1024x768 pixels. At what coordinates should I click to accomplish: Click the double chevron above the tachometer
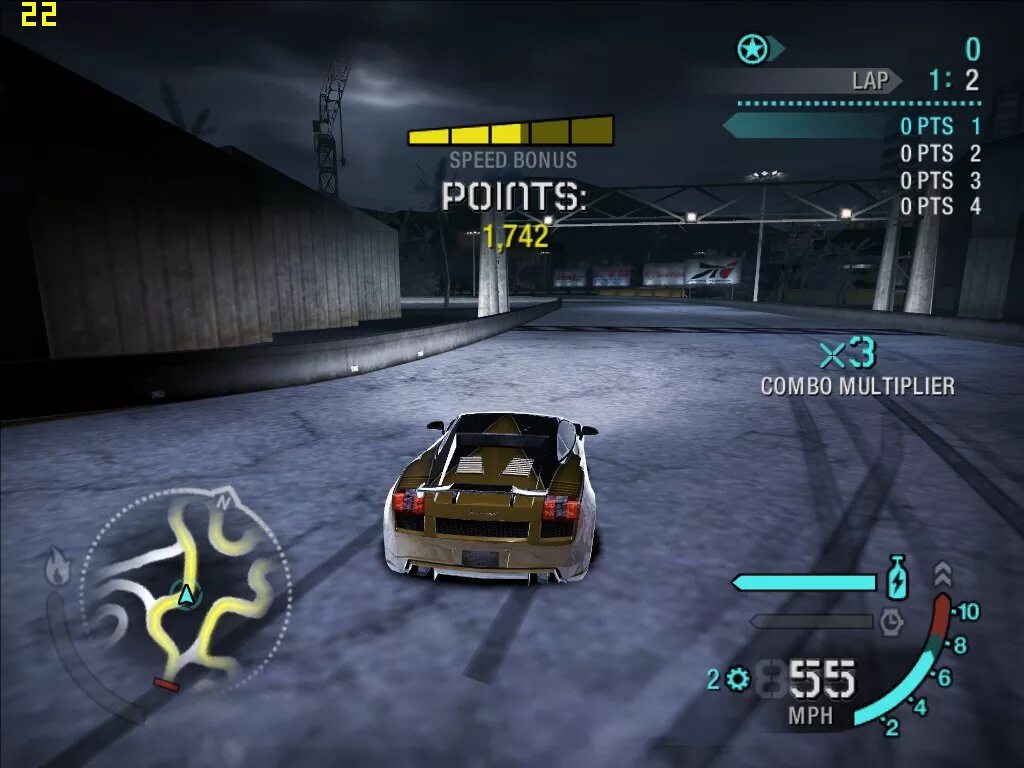[x=943, y=574]
